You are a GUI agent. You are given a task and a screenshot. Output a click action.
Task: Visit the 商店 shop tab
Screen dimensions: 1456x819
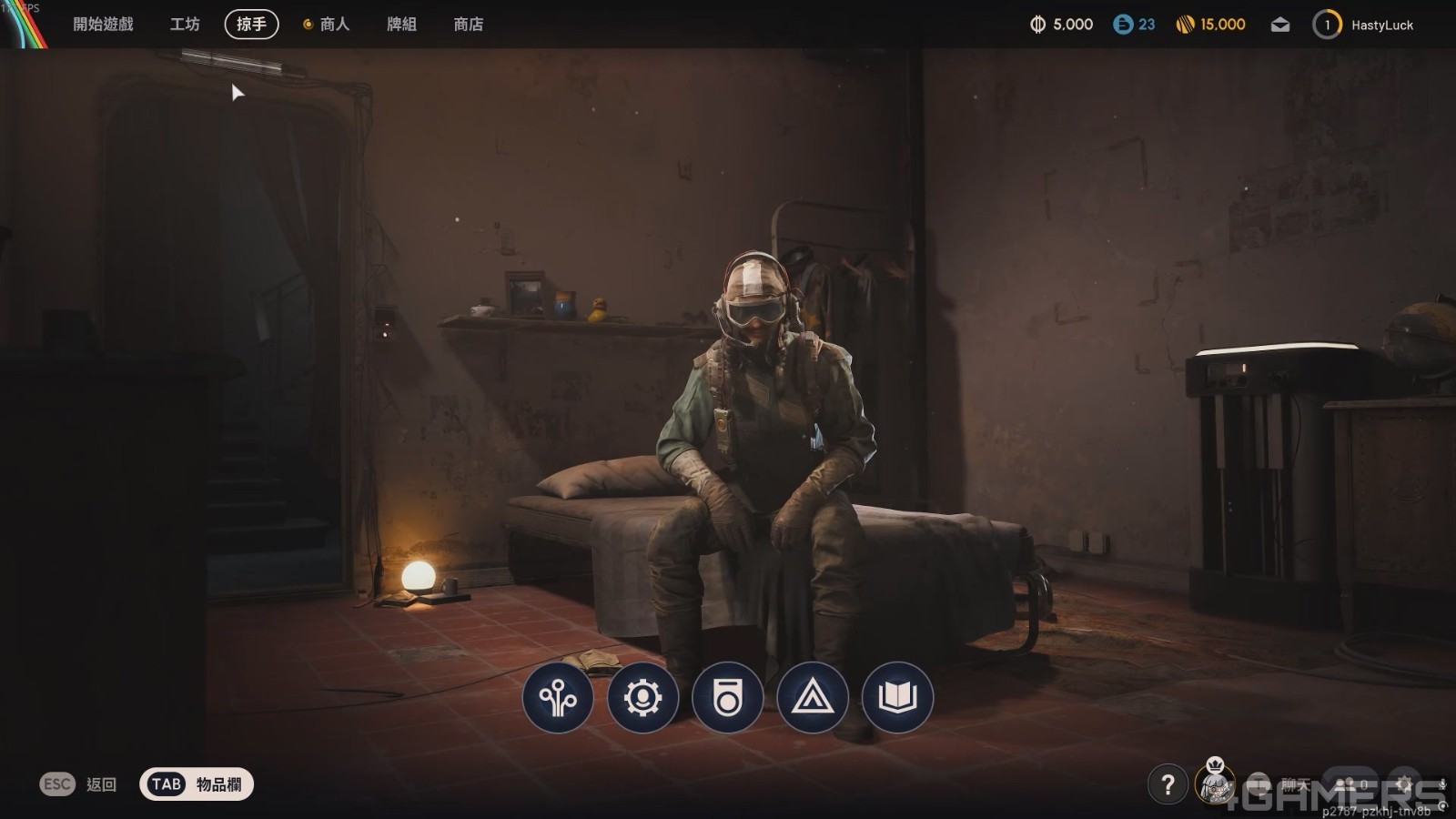click(469, 25)
